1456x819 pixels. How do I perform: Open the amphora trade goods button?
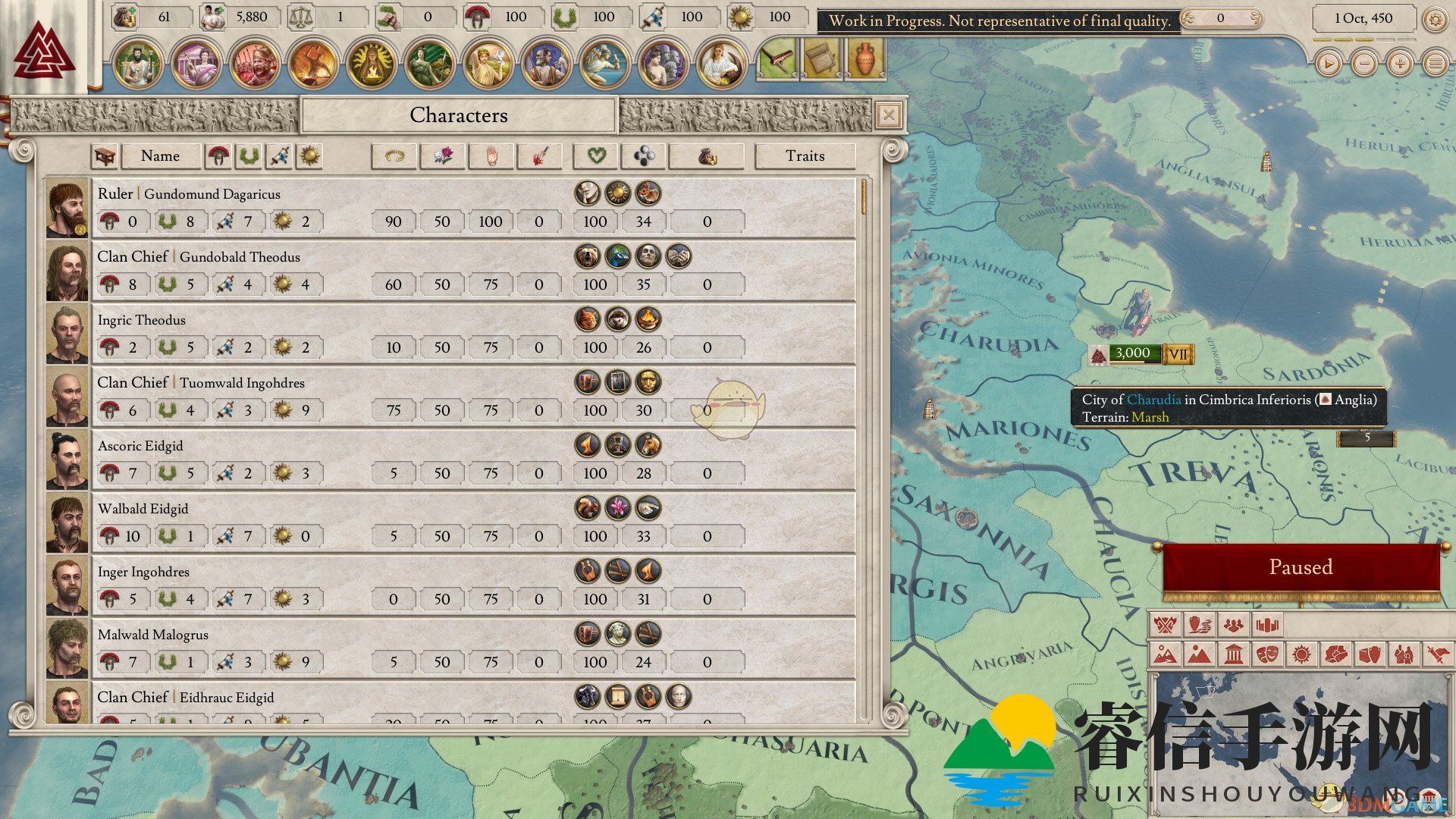pyautogui.click(x=865, y=59)
